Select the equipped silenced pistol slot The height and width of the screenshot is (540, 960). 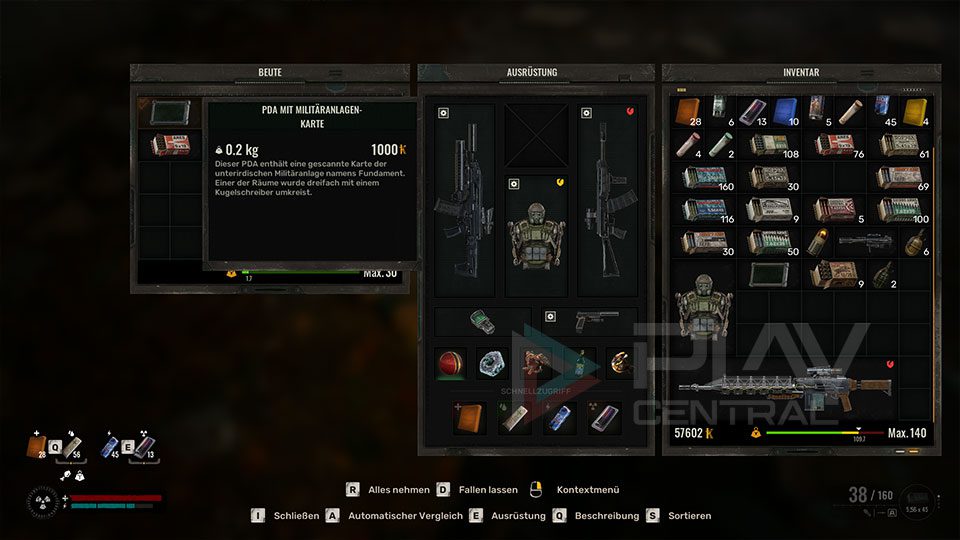(596, 321)
